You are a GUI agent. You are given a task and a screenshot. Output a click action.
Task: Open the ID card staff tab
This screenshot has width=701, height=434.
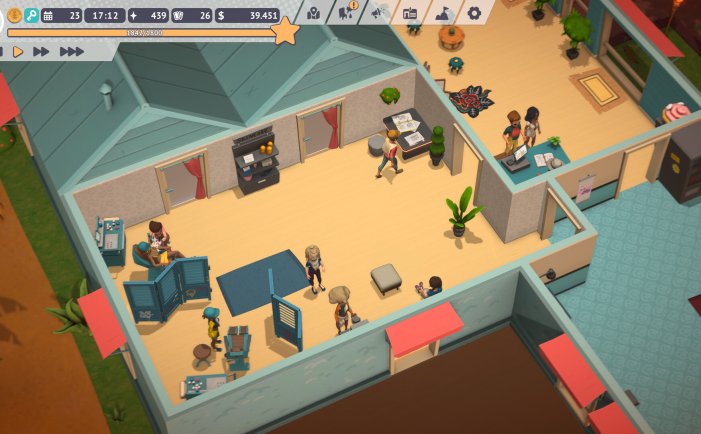(x=410, y=13)
